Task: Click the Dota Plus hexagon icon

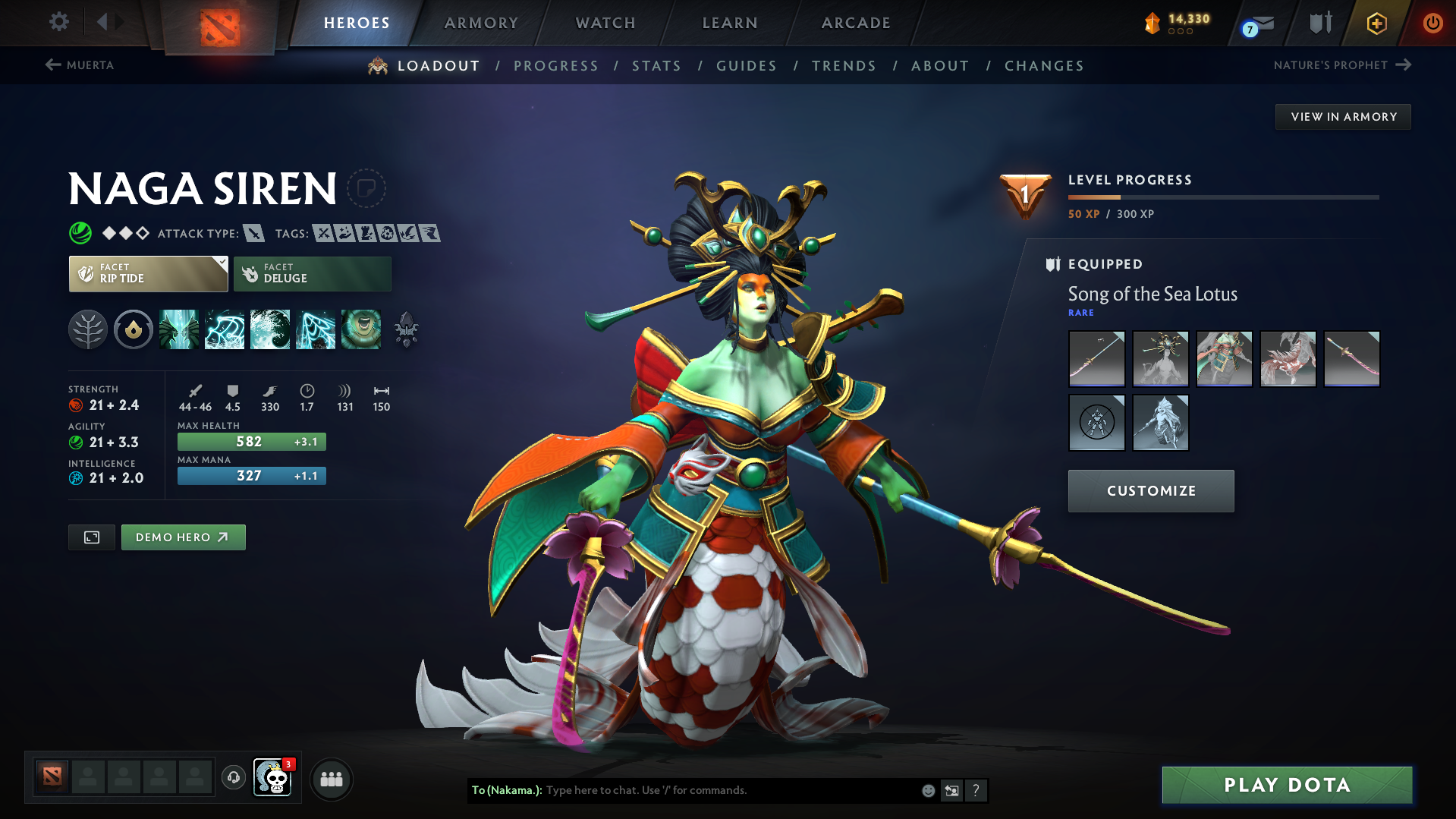Action: click(1376, 23)
